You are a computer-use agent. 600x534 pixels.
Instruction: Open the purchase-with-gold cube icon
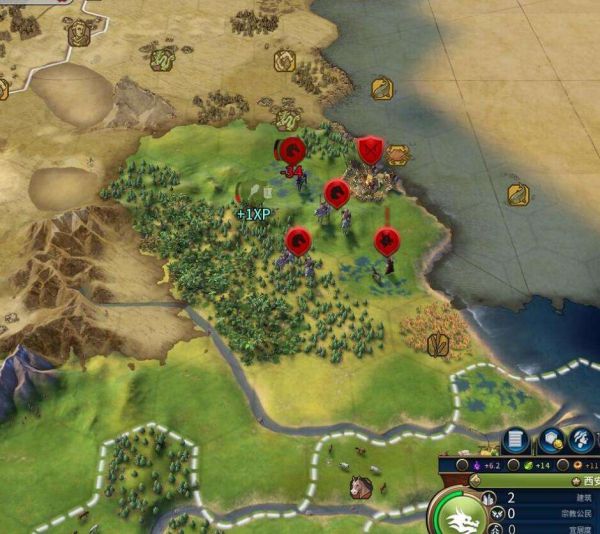pos(551,440)
